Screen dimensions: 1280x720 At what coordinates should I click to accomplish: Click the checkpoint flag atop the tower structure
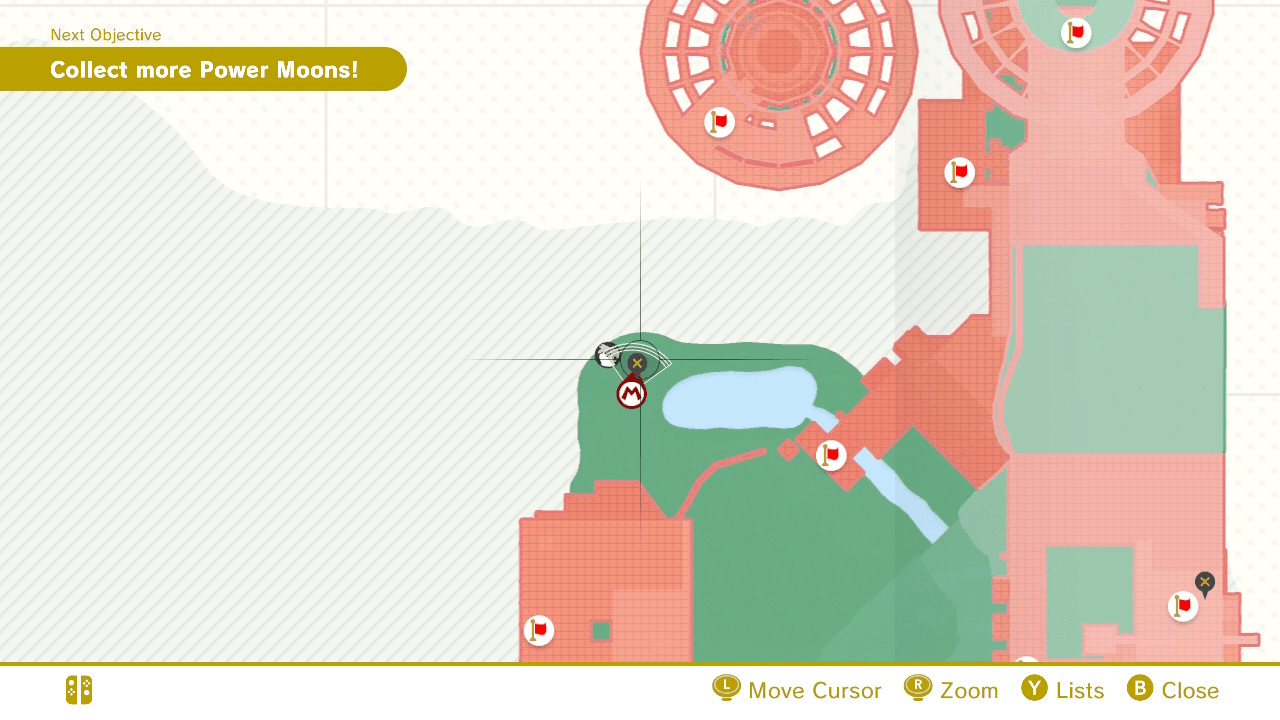(1075, 31)
